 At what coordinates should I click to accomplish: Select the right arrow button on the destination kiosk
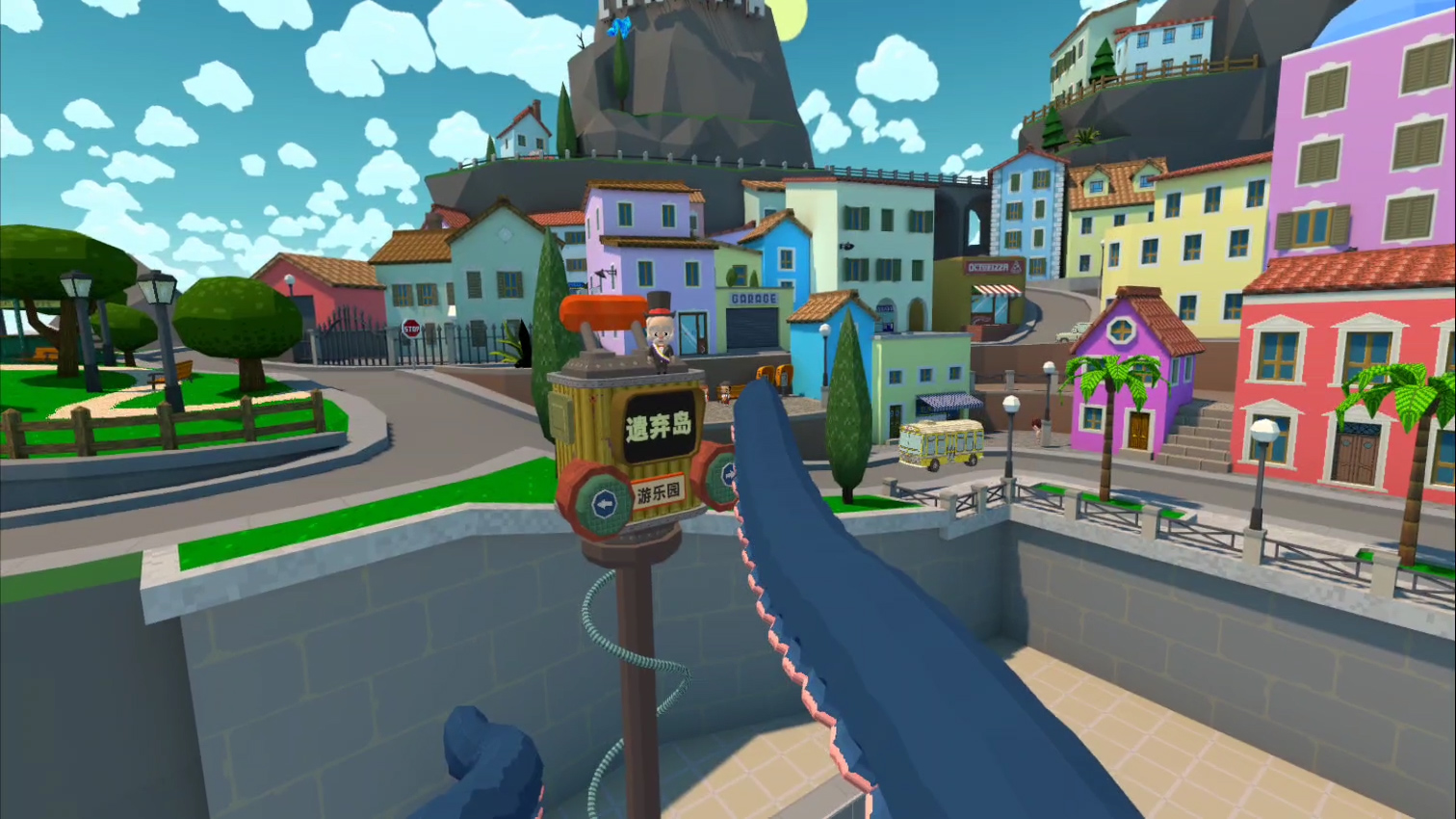coord(727,474)
